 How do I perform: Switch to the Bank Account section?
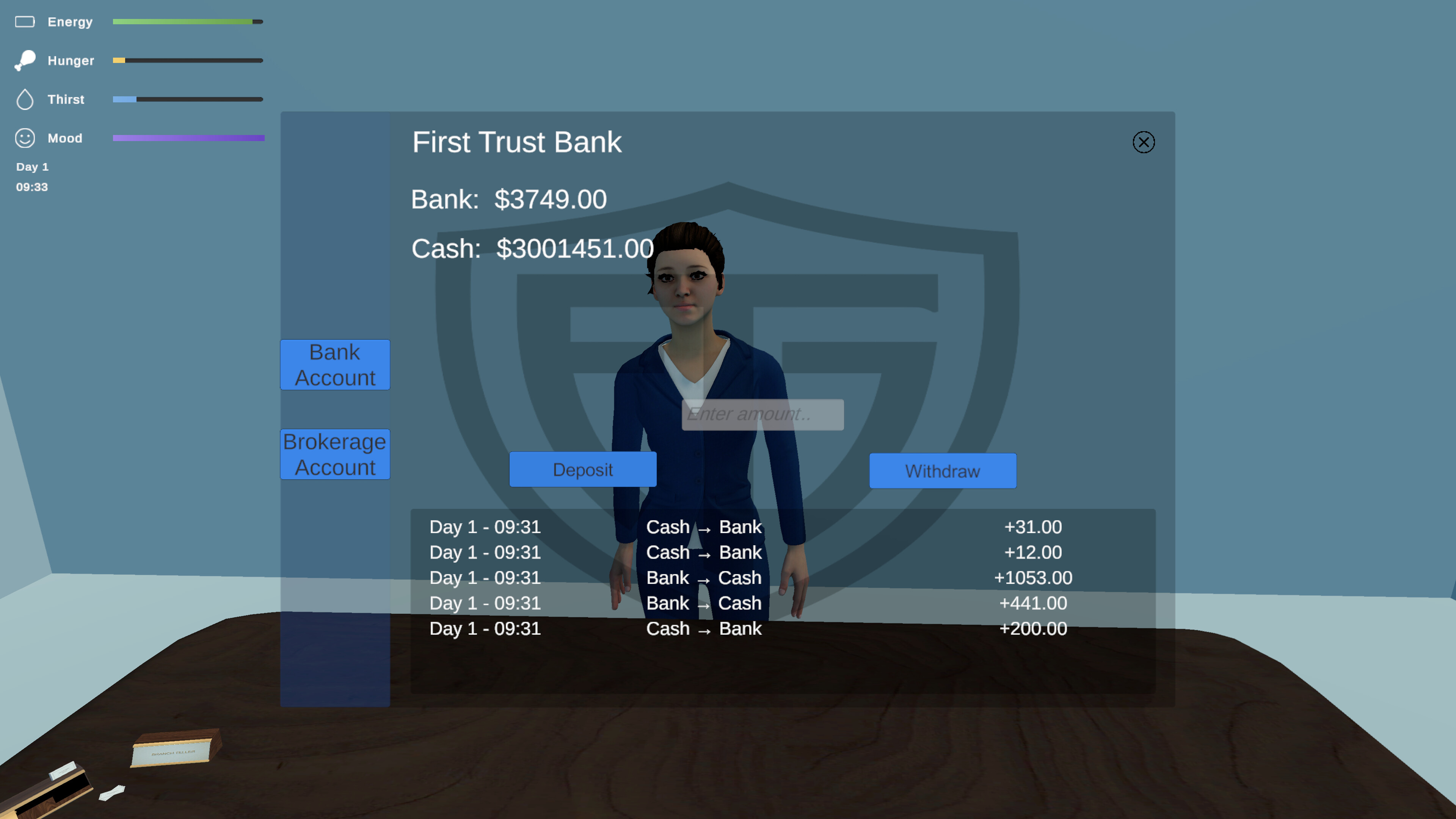tap(334, 364)
